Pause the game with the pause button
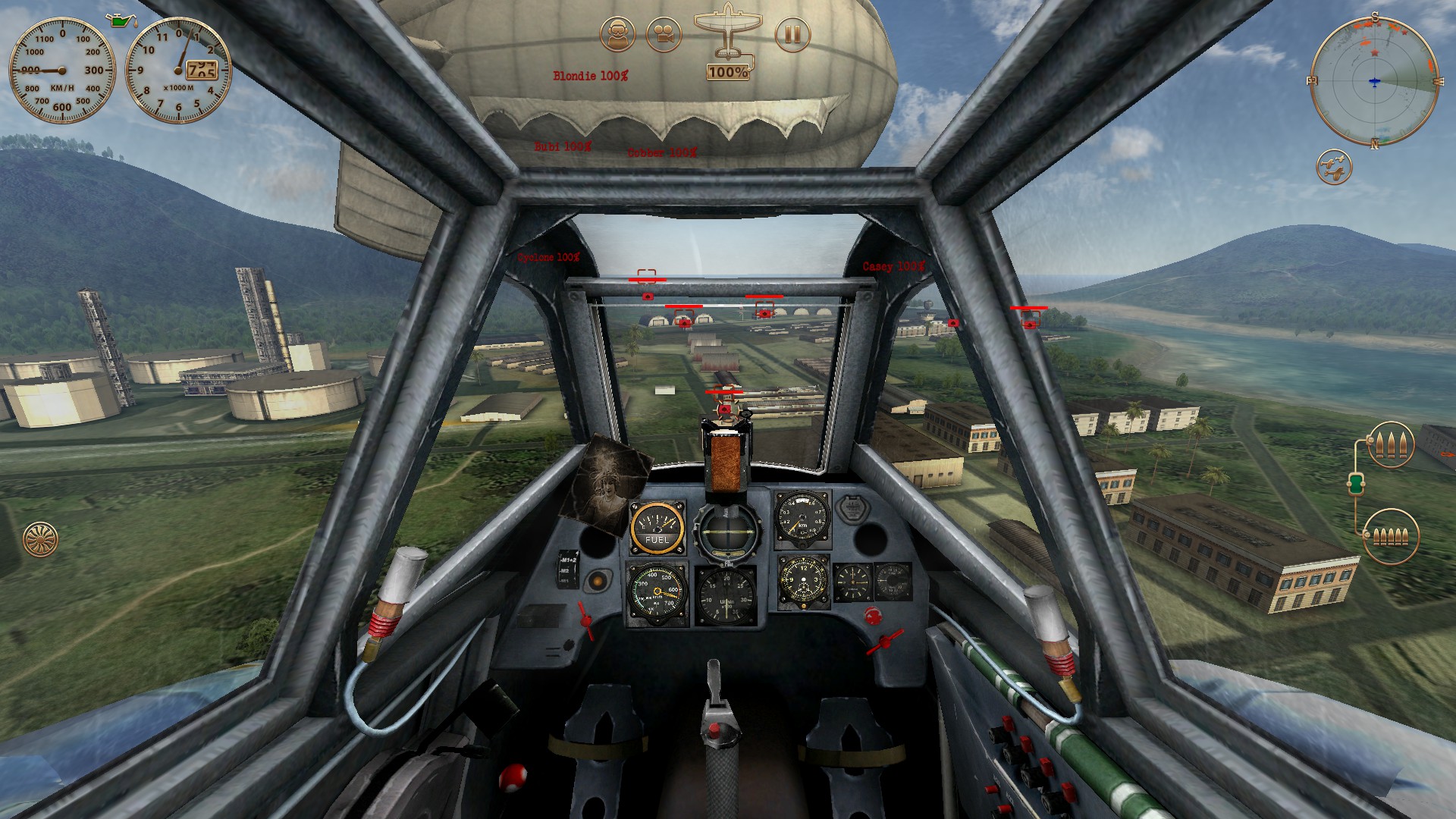Image resolution: width=1456 pixels, height=819 pixels. pos(792,35)
